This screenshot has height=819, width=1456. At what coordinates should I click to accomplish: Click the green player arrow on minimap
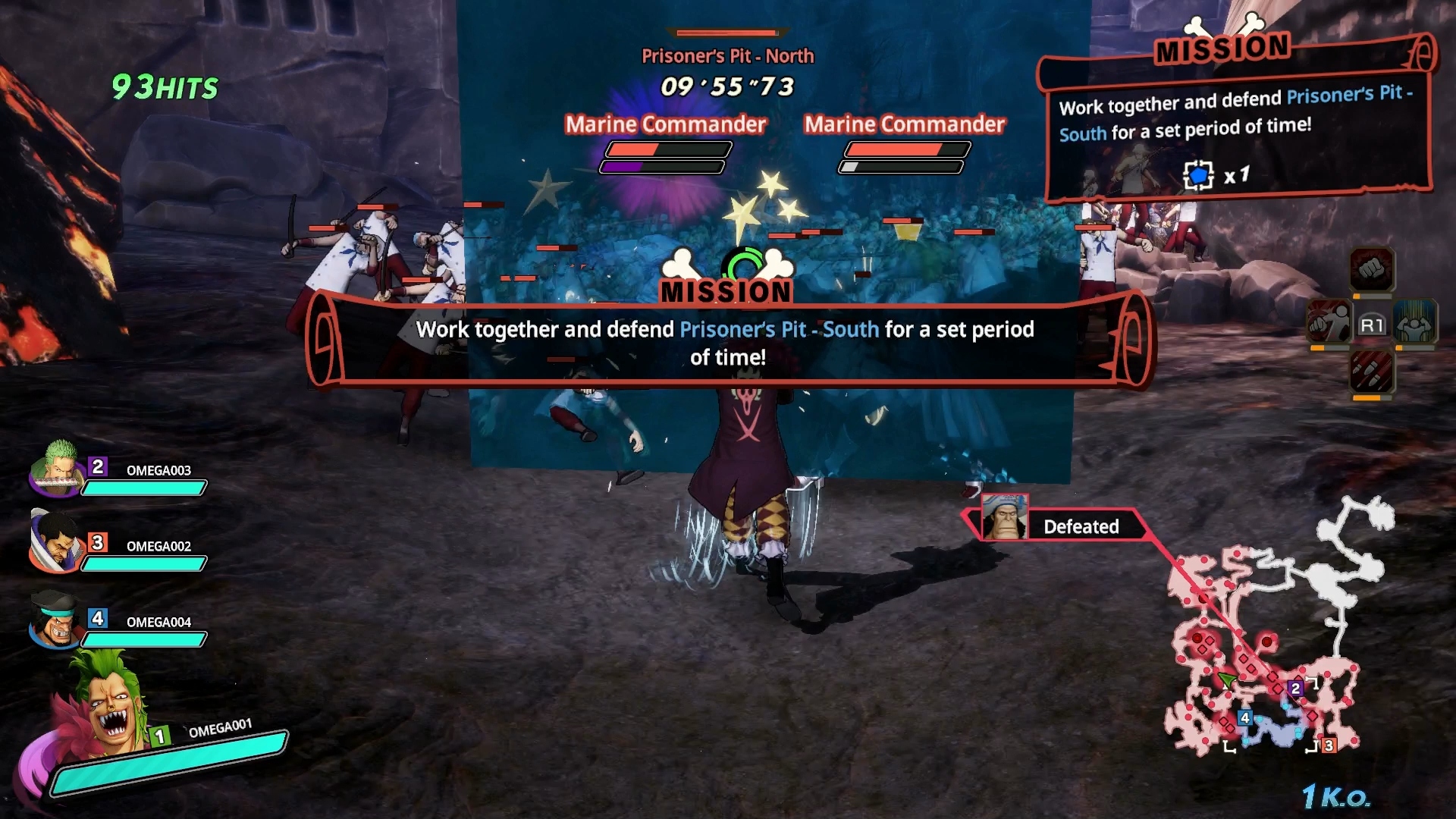click(x=1226, y=679)
